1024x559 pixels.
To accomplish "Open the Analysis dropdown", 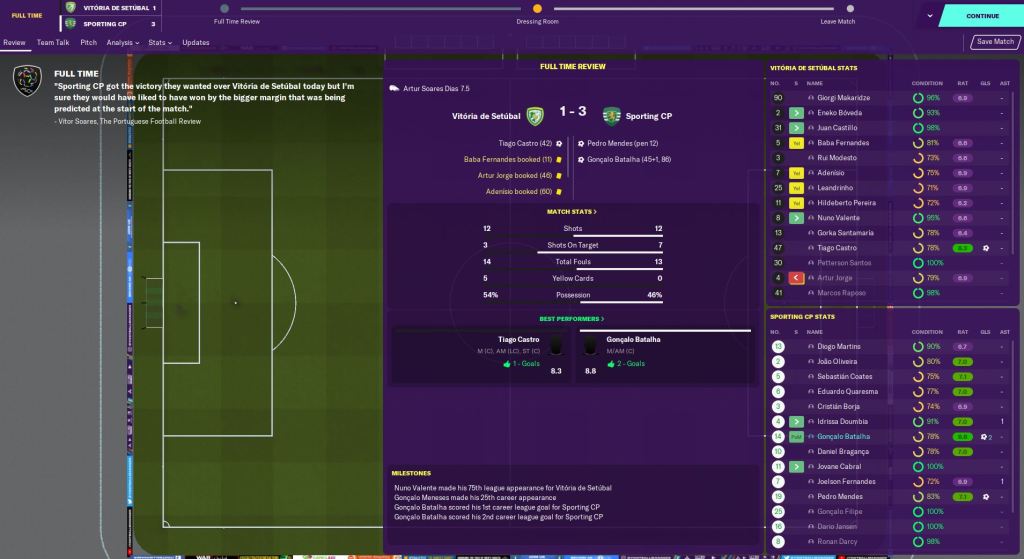I will point(122,43).
